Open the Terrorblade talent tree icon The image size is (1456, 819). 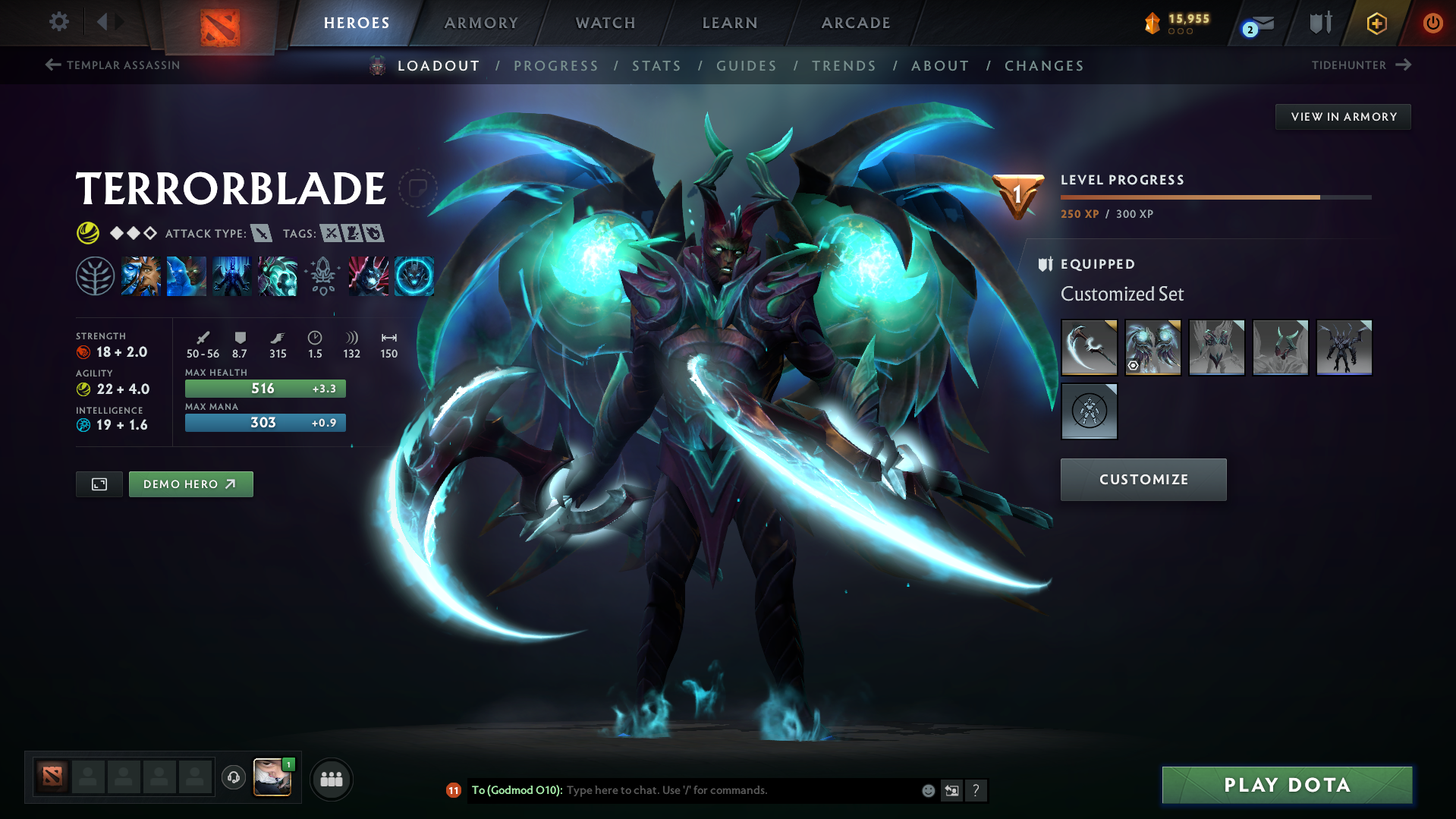coord(95,275)
